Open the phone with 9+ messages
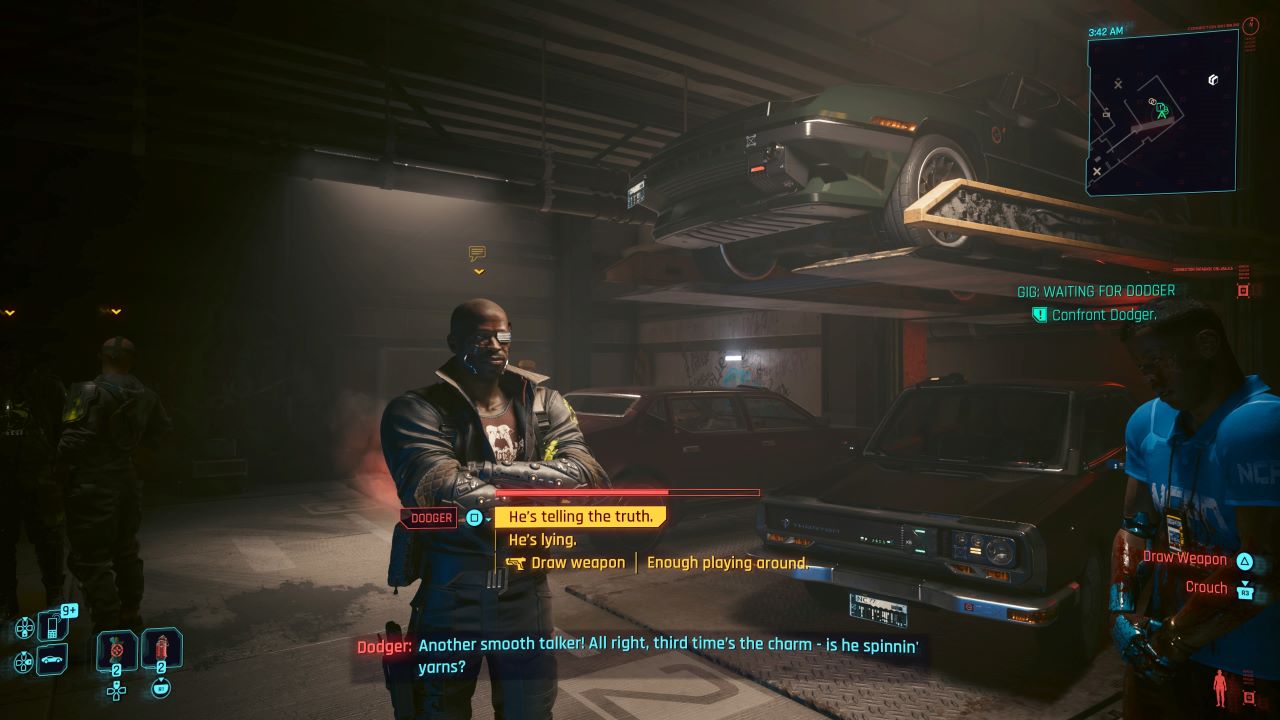The width and height of the screenshot is (1280, 720). point(52,626)
